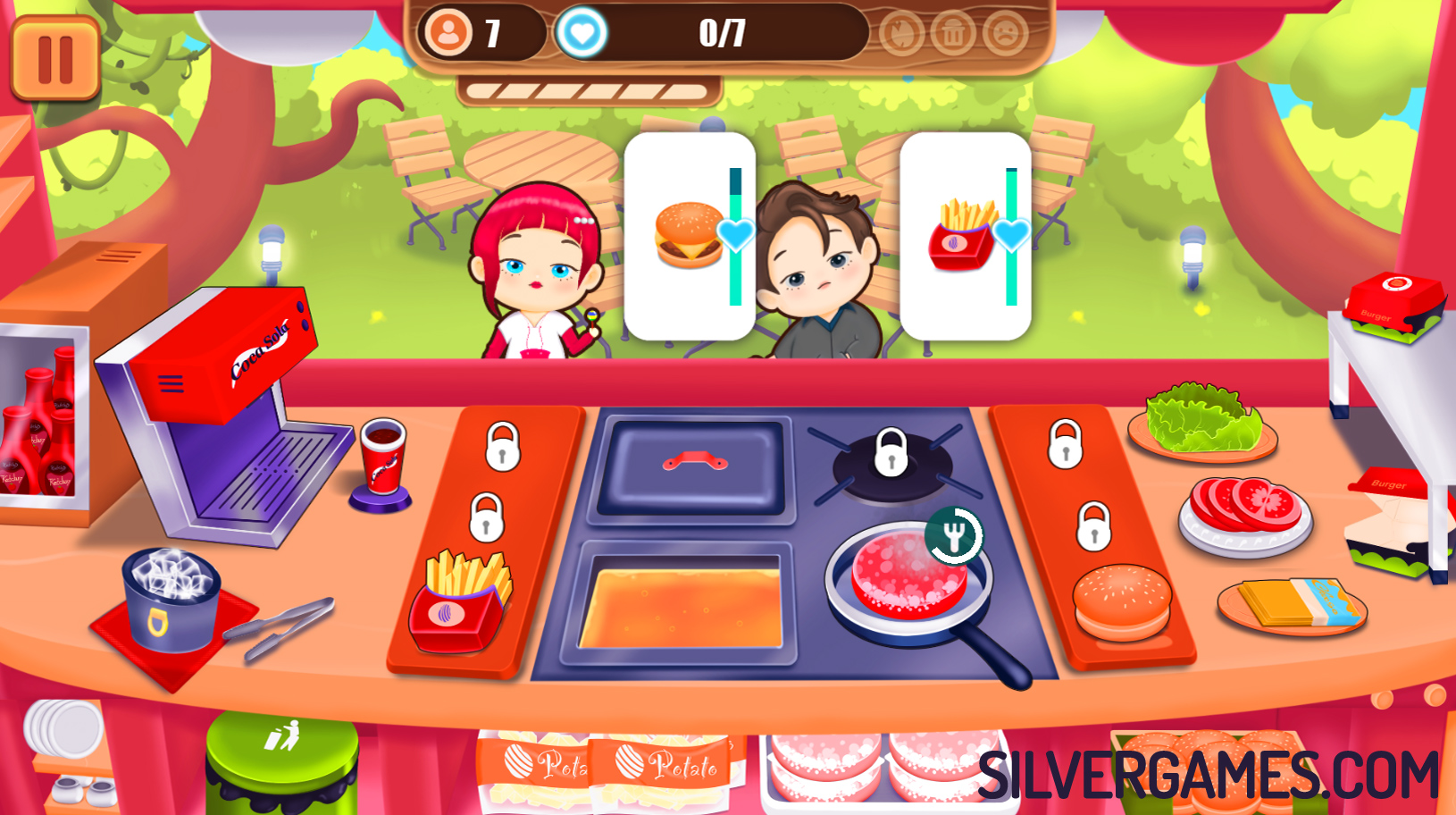
Task: Serve the filled cola cup
Action: [383, 458]
